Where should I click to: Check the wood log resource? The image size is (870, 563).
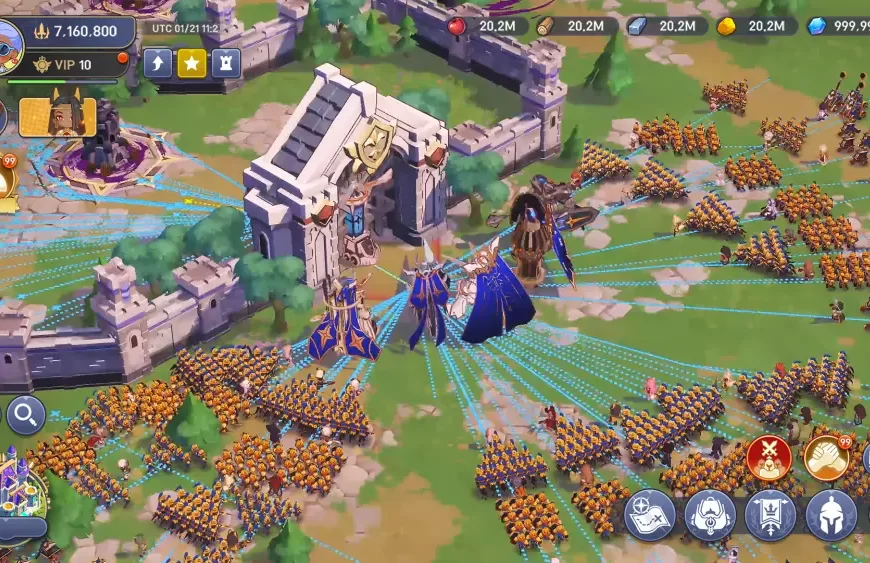point(545,26)
